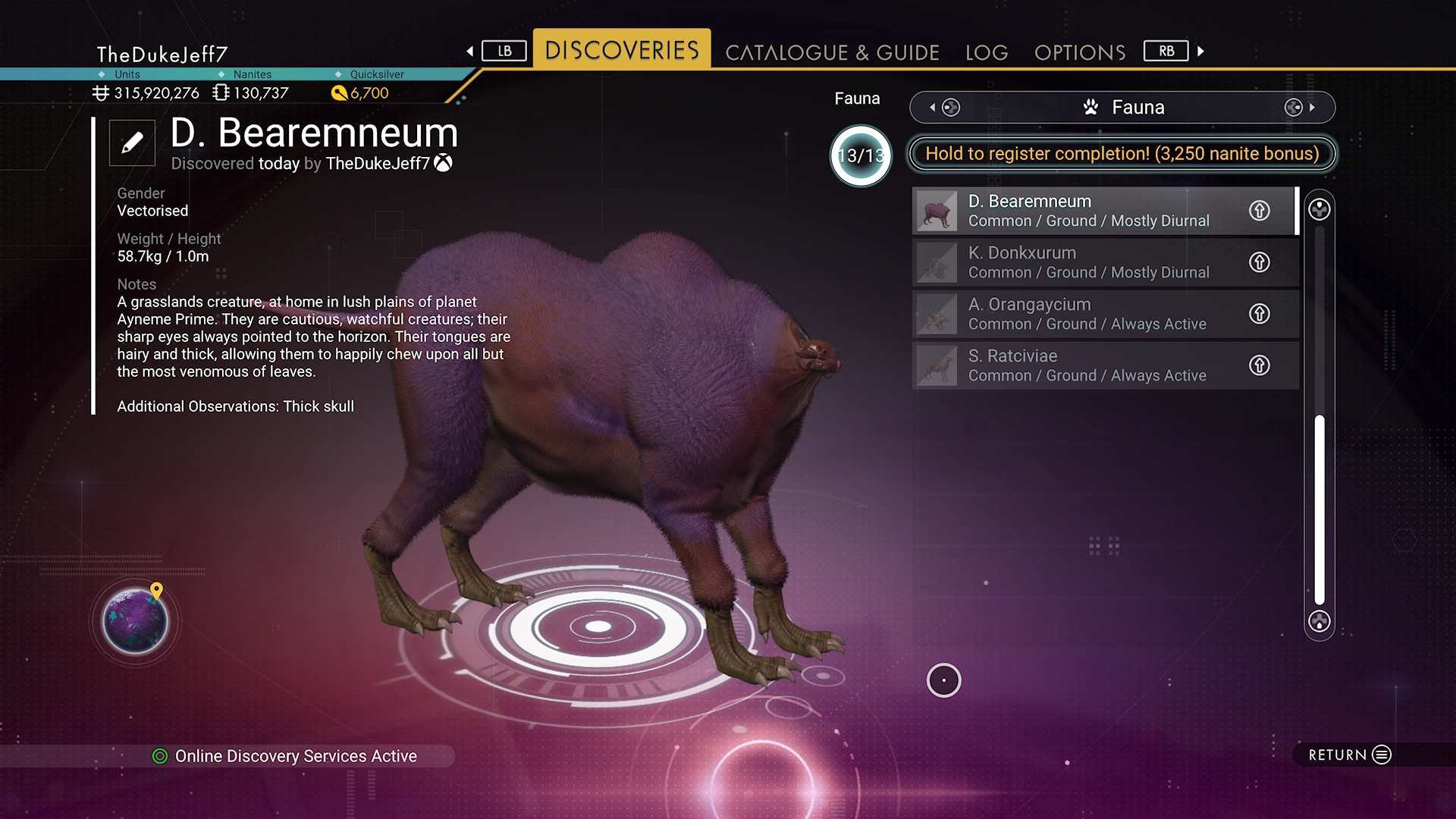The height and width of the screenshot is (819, 1456).
Task: Open the 13/13 fauna progress circle
Action: [861, 156]
